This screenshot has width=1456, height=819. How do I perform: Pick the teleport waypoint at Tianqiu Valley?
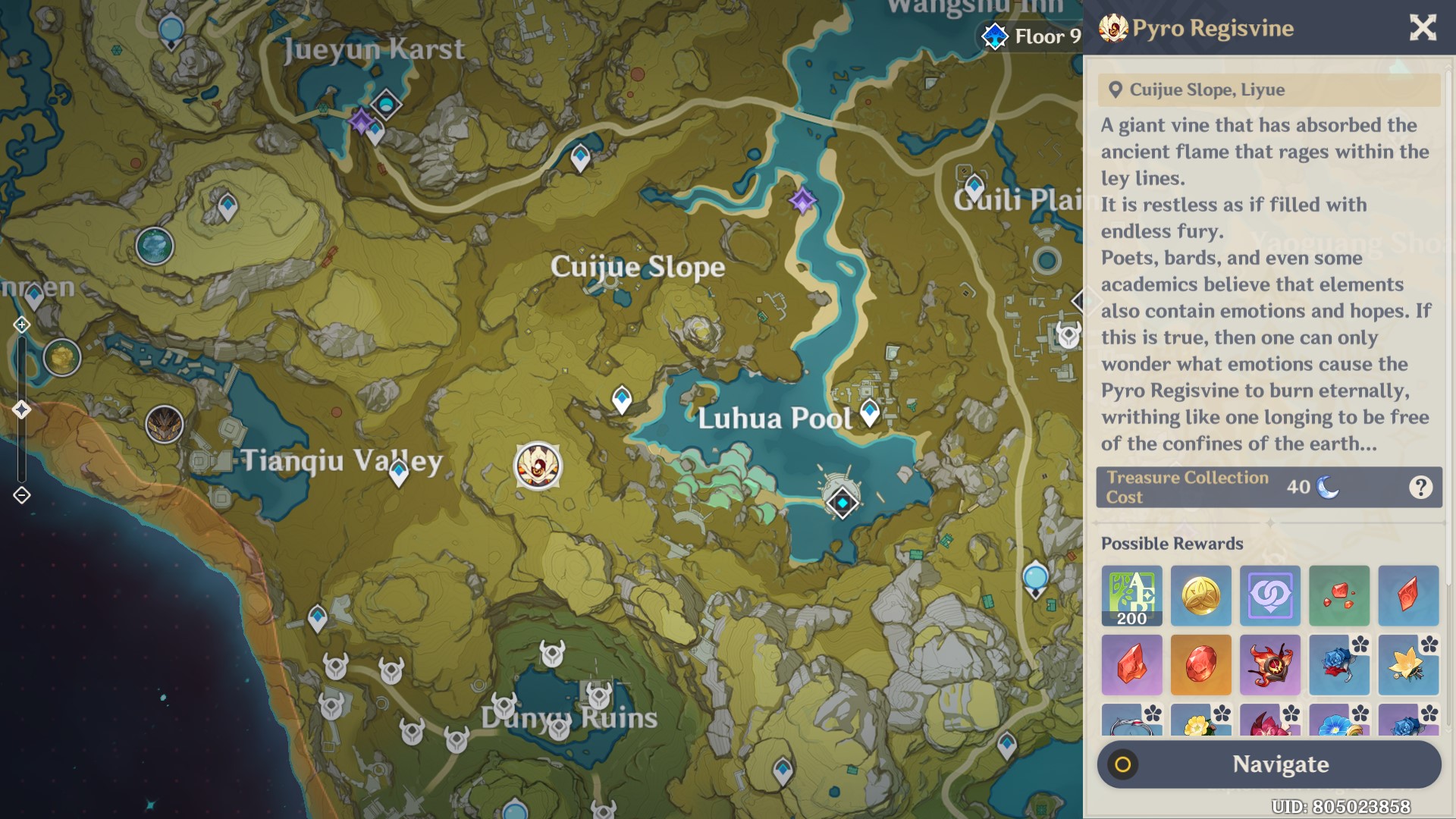click(x=399, y=472)
